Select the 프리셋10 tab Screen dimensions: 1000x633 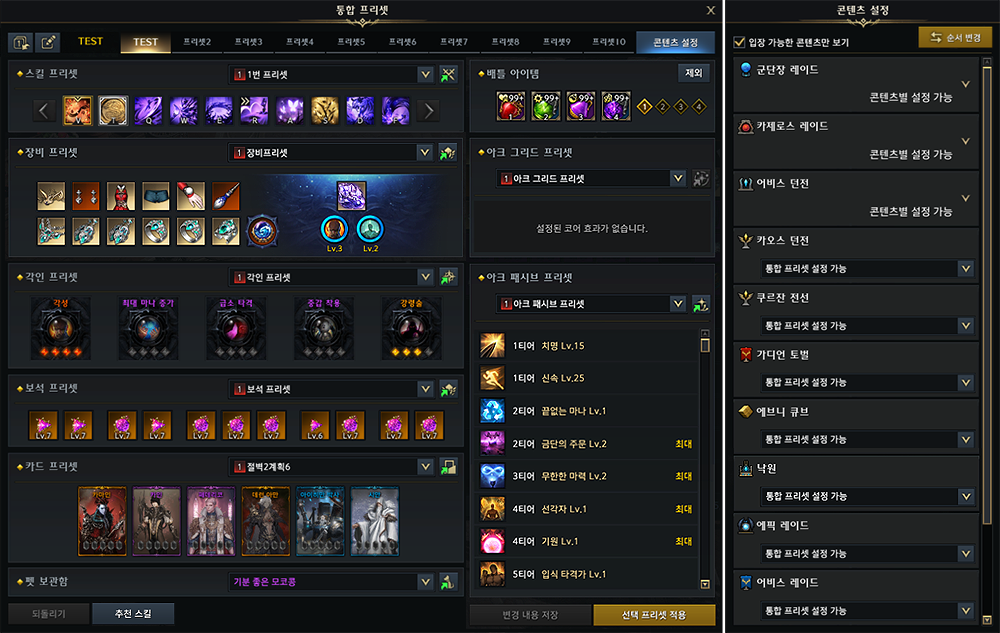(608, 42)
